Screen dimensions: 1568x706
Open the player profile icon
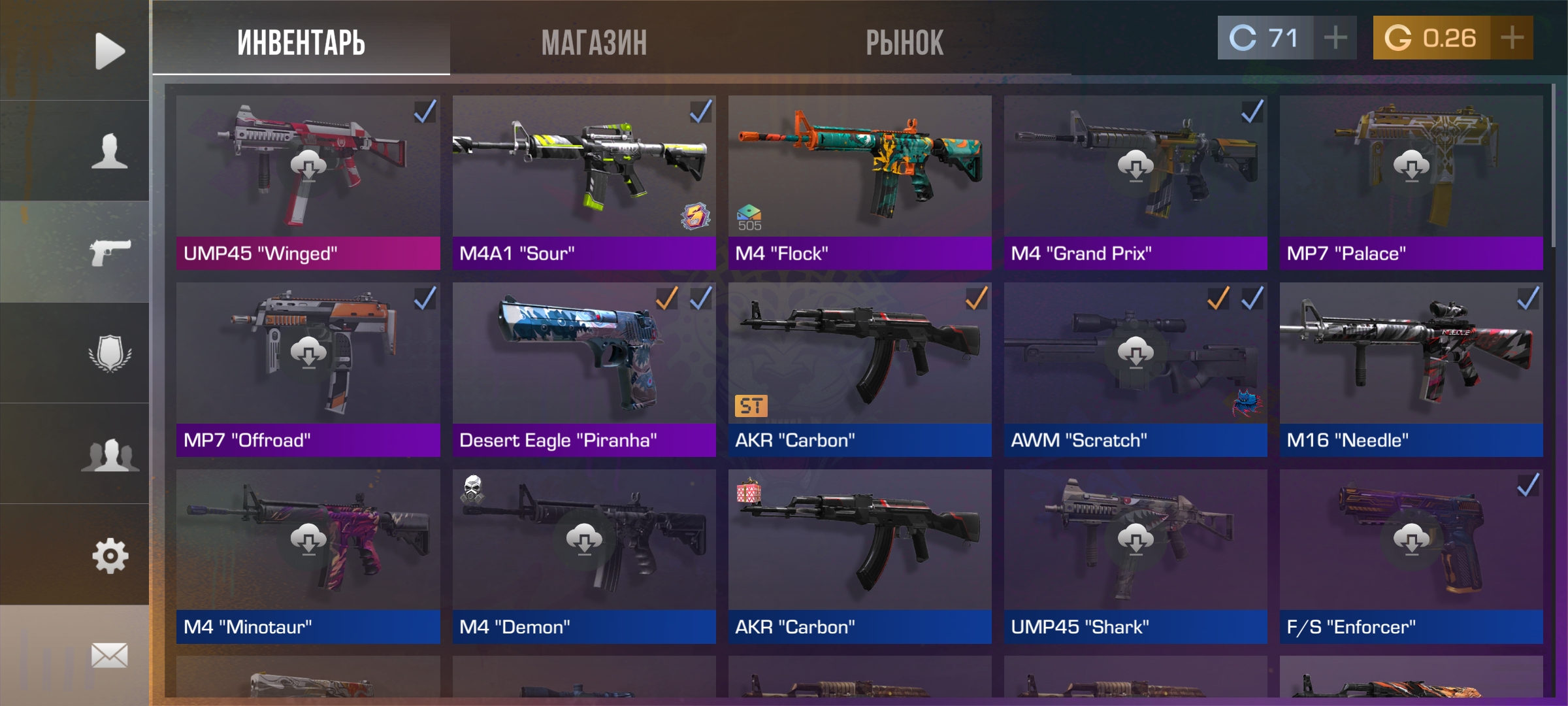pyautogui.click(x=109, y=151)
